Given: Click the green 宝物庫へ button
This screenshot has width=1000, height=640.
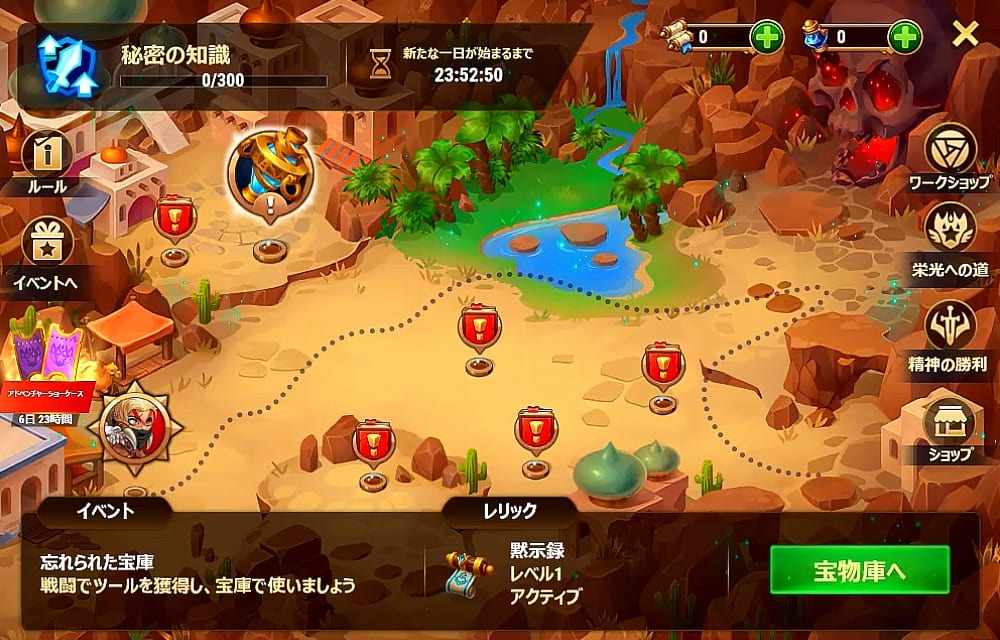Looking at the screenshot, I should (859, 571).
